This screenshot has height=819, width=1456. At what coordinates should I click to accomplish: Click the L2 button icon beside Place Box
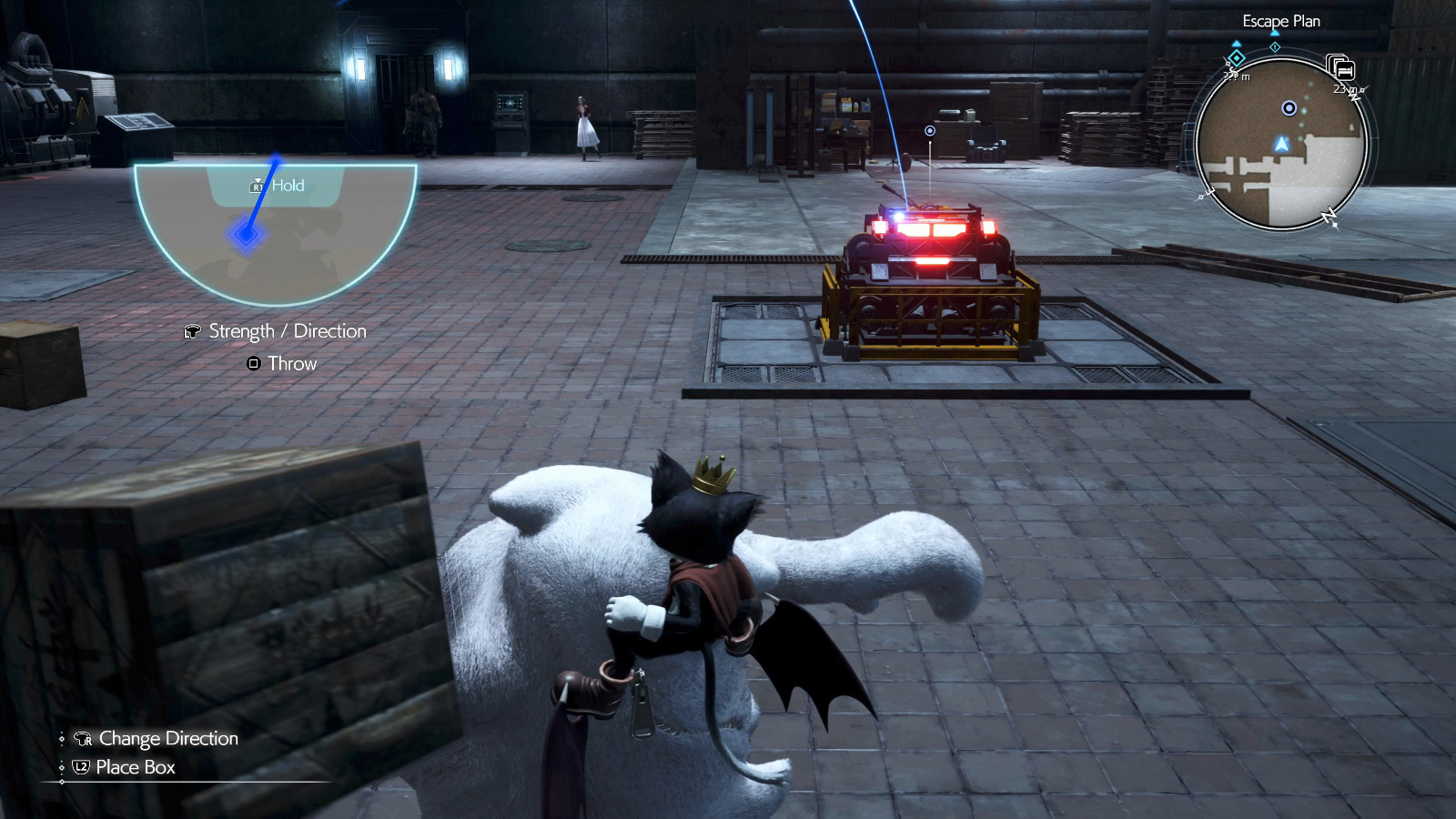click(x=81, y=767)
